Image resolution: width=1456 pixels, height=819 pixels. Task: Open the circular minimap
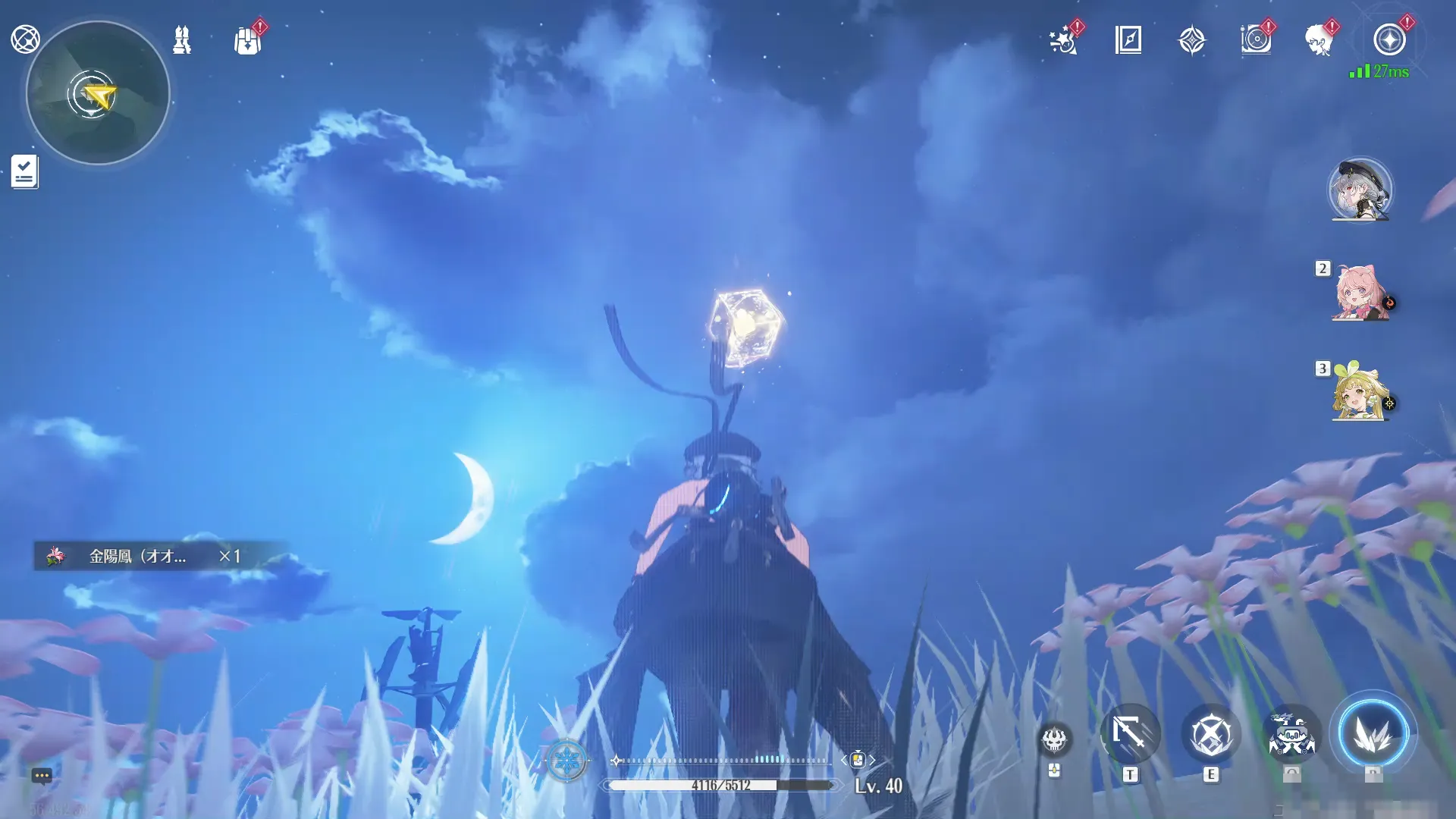(98, 93)
